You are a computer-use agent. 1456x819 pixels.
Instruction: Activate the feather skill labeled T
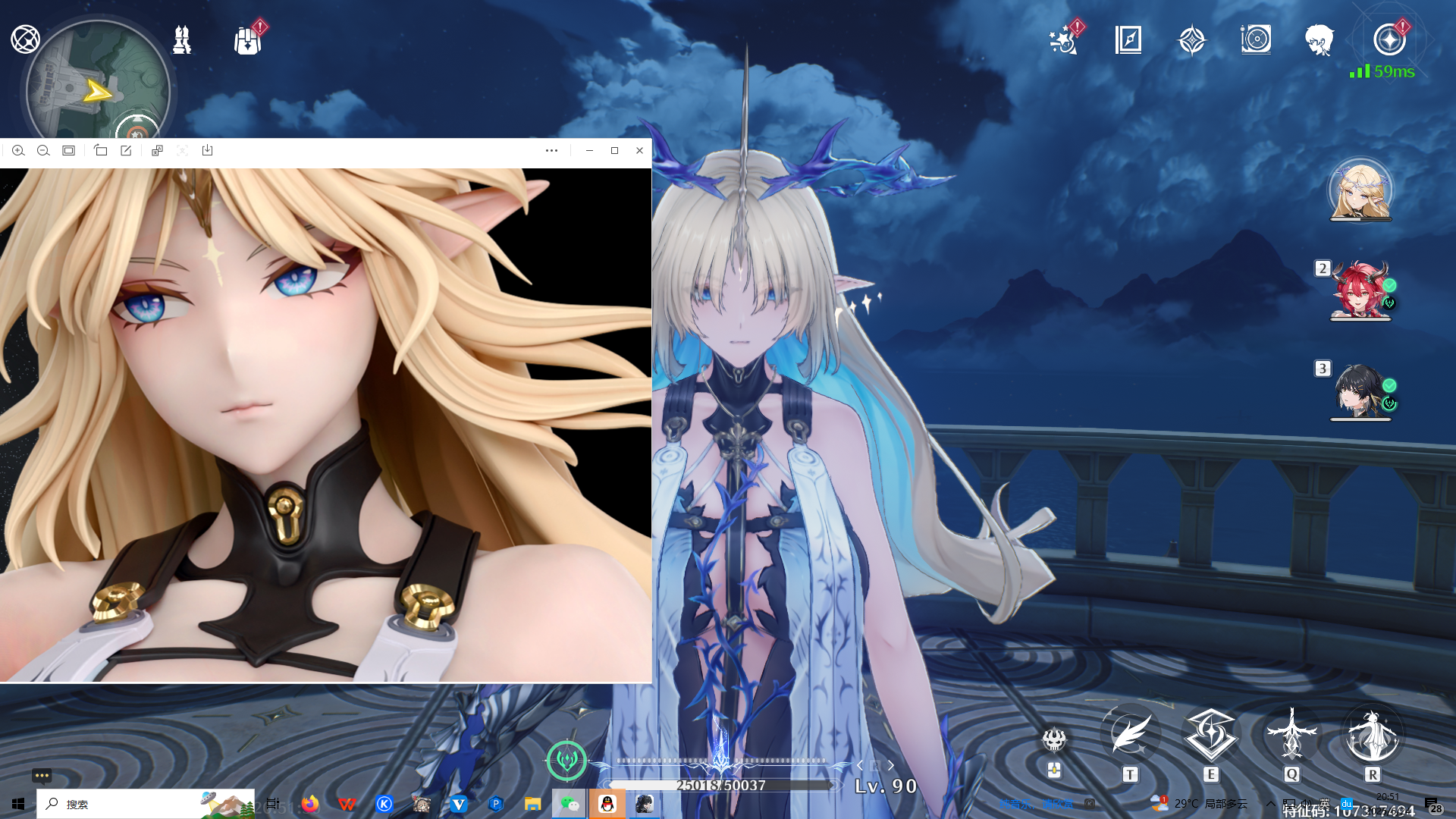1130,734
